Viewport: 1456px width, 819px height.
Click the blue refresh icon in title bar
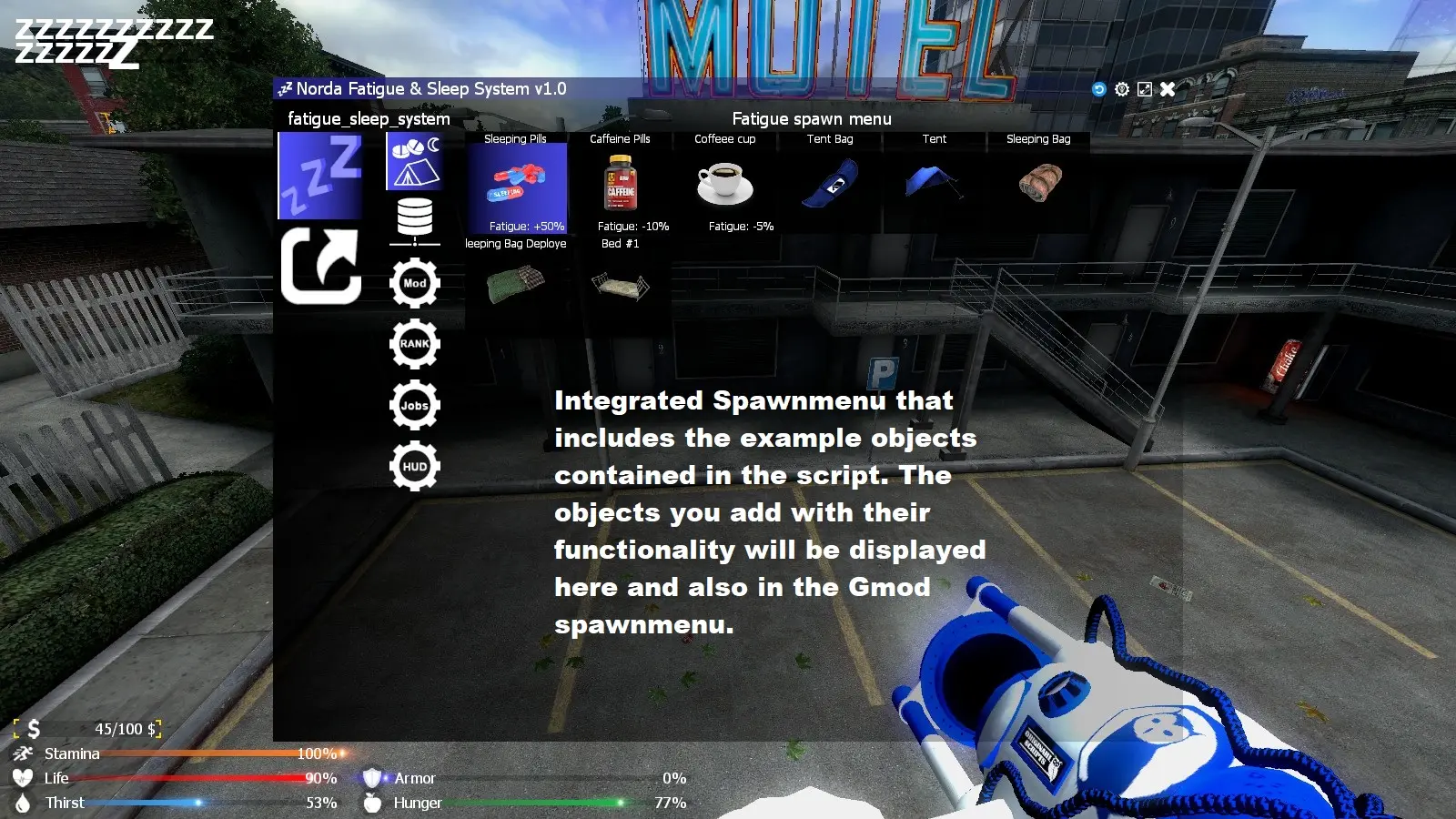[x=1098, y=89]
